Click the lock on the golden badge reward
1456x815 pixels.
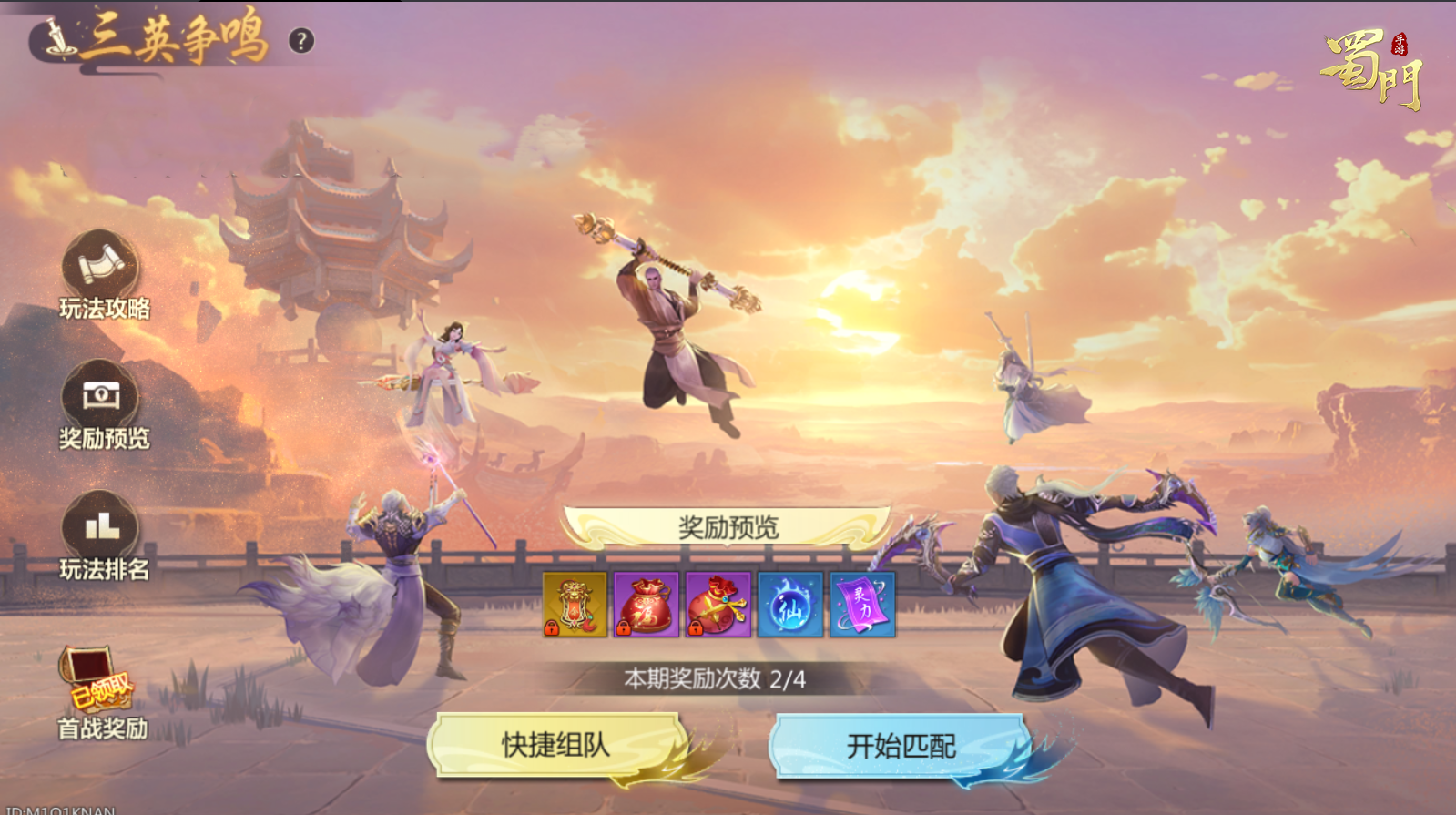(553, 627)
